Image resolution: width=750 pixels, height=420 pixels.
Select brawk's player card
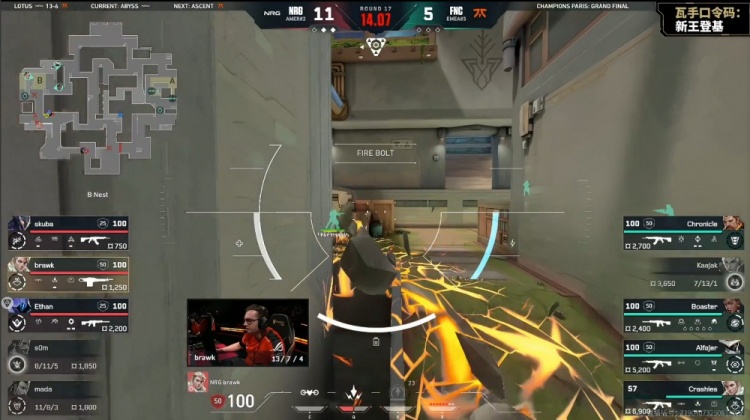click(67, 273)
